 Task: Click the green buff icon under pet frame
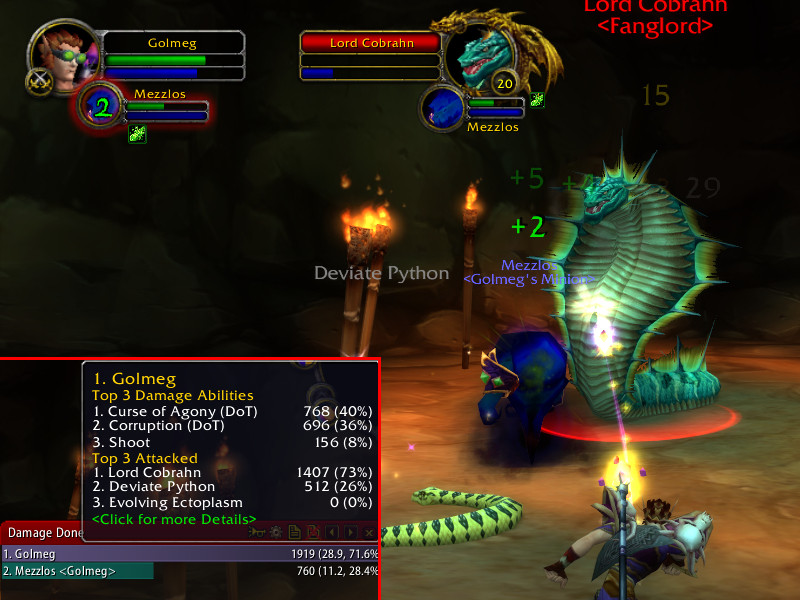click(x=137, y=134)
